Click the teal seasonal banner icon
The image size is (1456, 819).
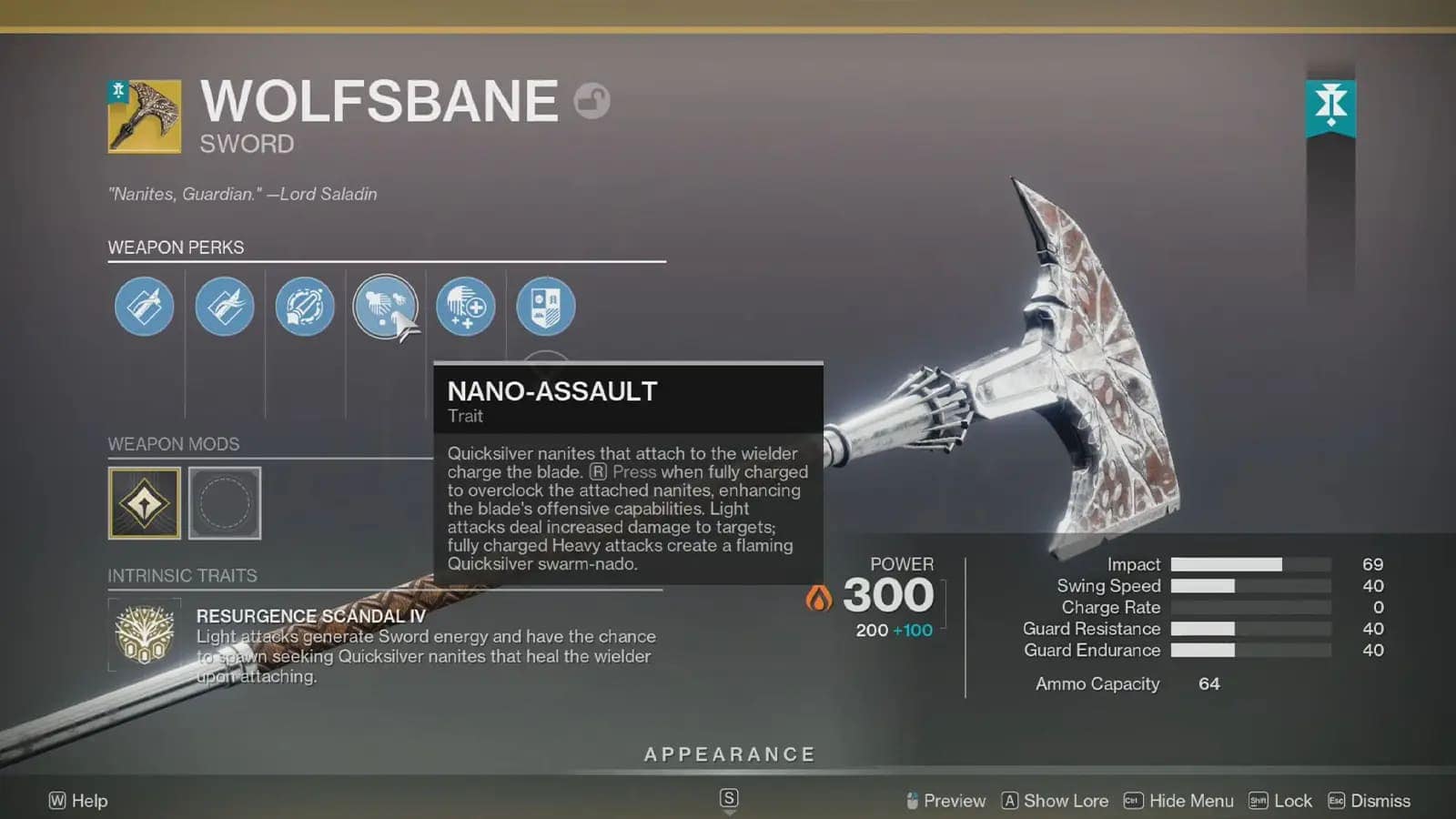coord(1332,109)
